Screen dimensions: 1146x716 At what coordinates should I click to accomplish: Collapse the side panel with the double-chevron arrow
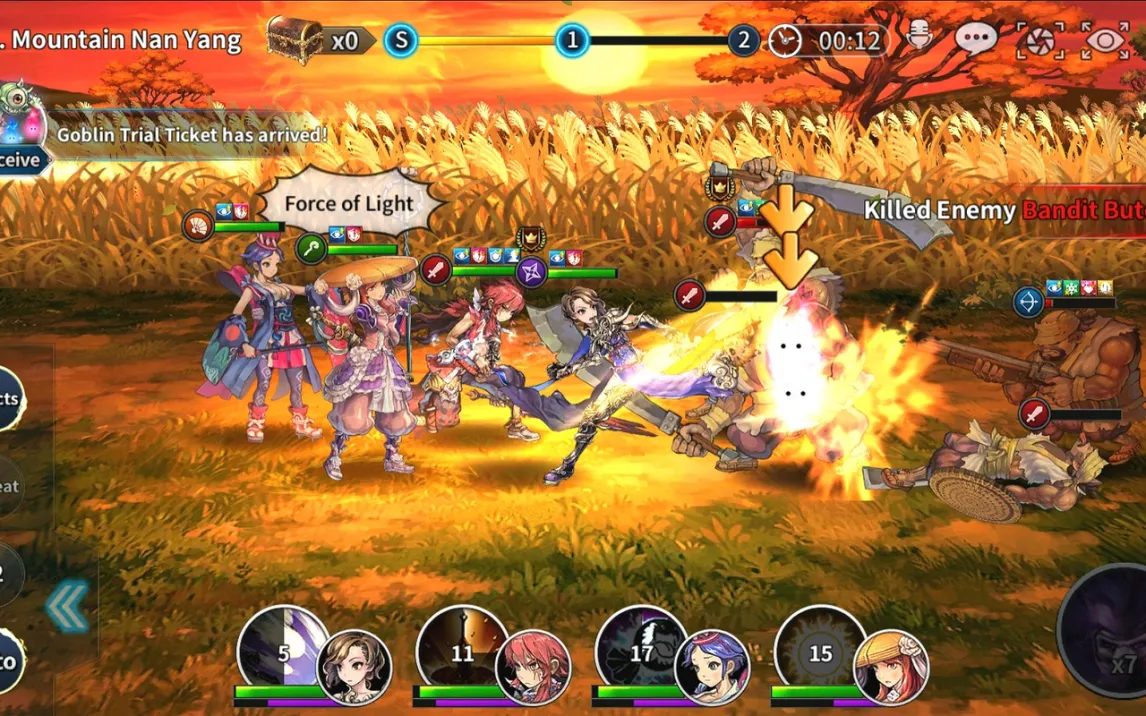tap(68, 607)
